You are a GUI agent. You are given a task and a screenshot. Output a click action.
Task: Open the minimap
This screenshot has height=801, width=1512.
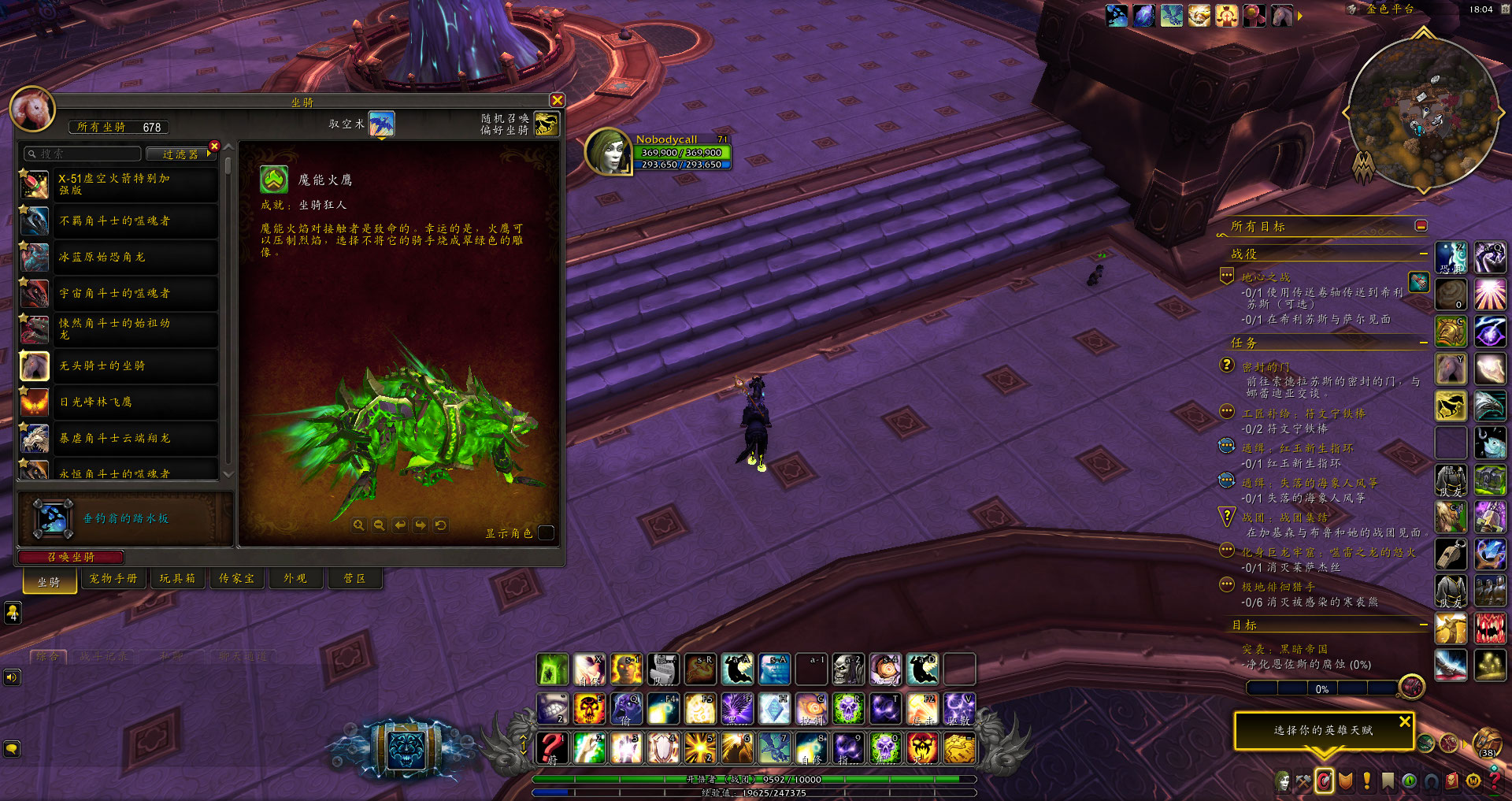coord(1423,113)
